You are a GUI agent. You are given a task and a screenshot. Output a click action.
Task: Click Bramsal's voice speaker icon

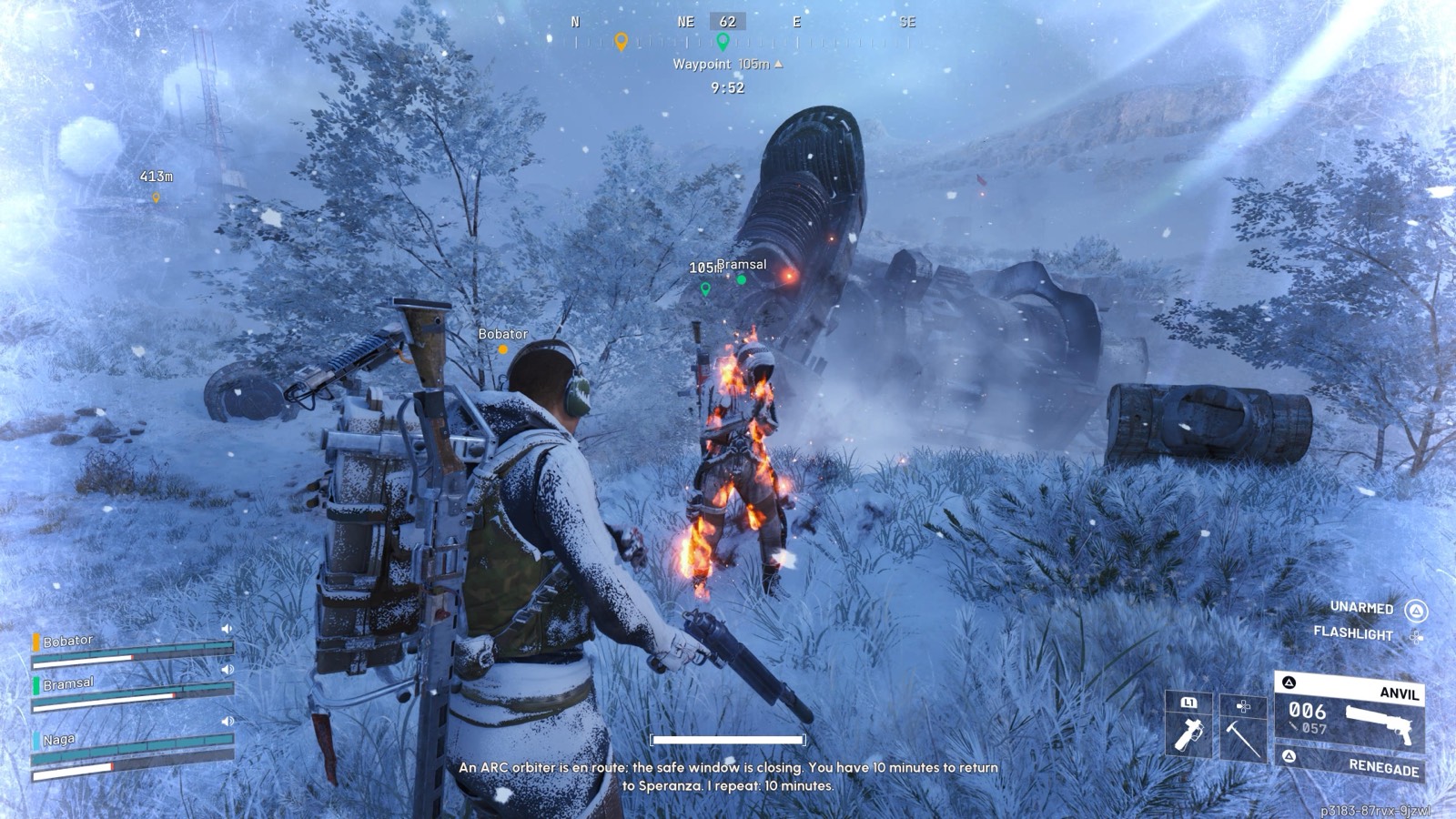[x=227, y=669]
